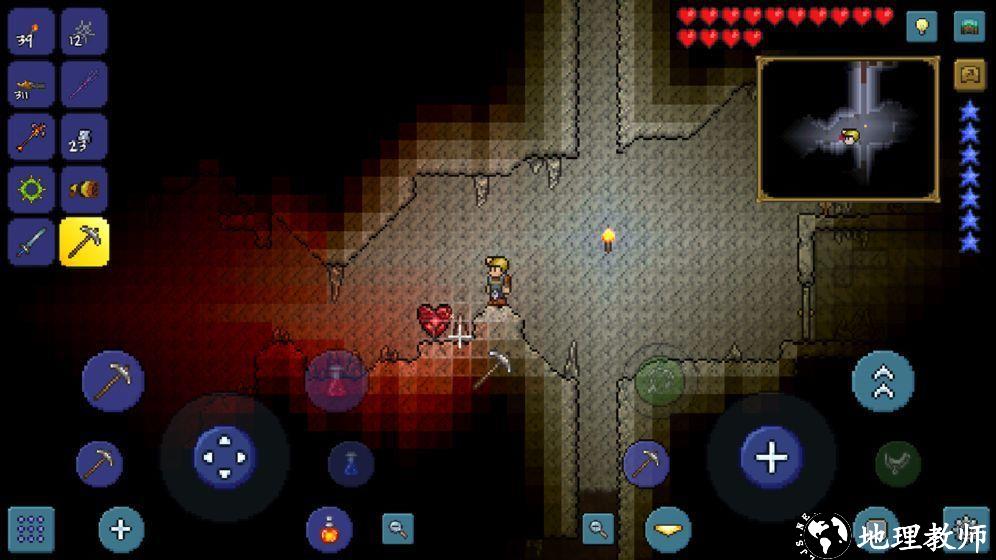The height and width of the screenshot is (560, 996).
Task: Select the highlighted pickaxe hotbar slot
Action: tap(84, 242)
